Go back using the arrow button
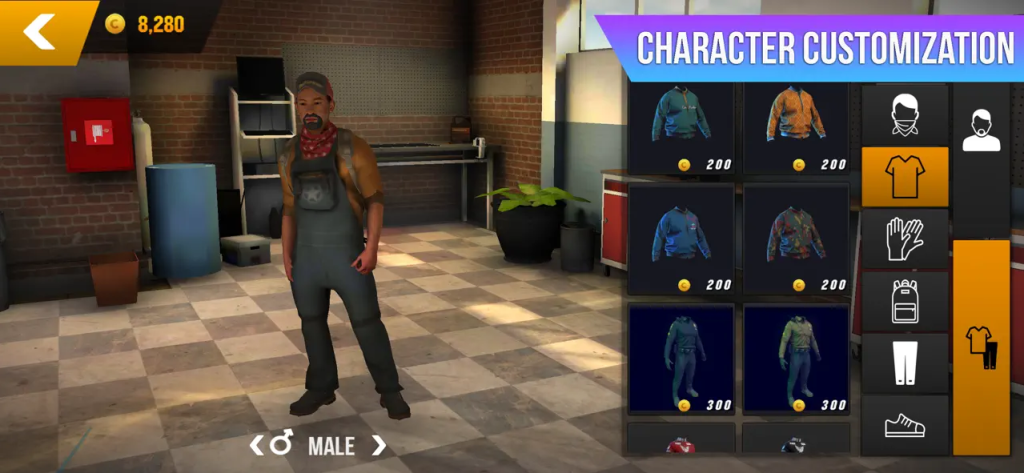Image resolution: width=1024 pixels, height=473 pixels. [40, 31]
